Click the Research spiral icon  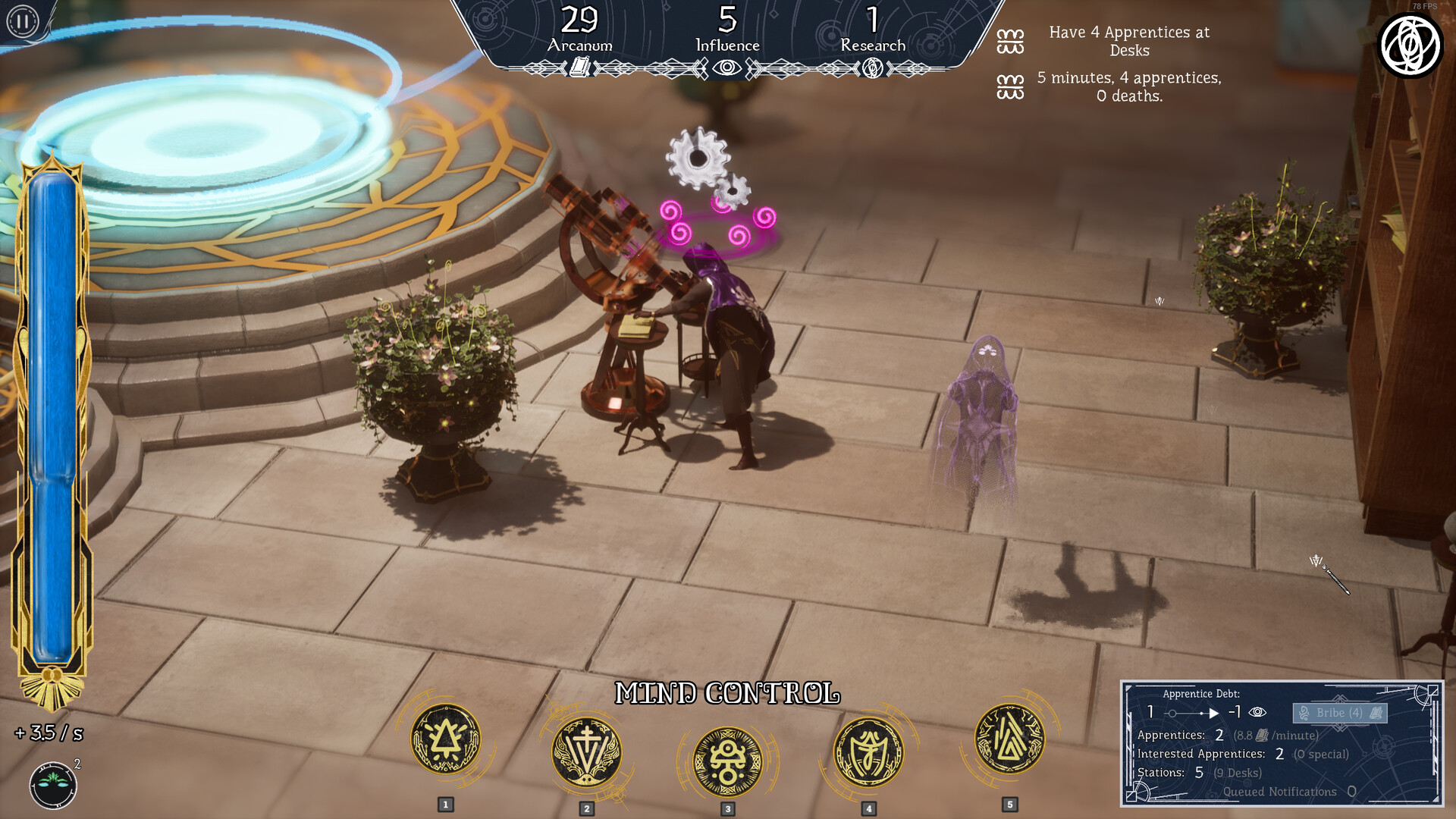coord(872,67)
